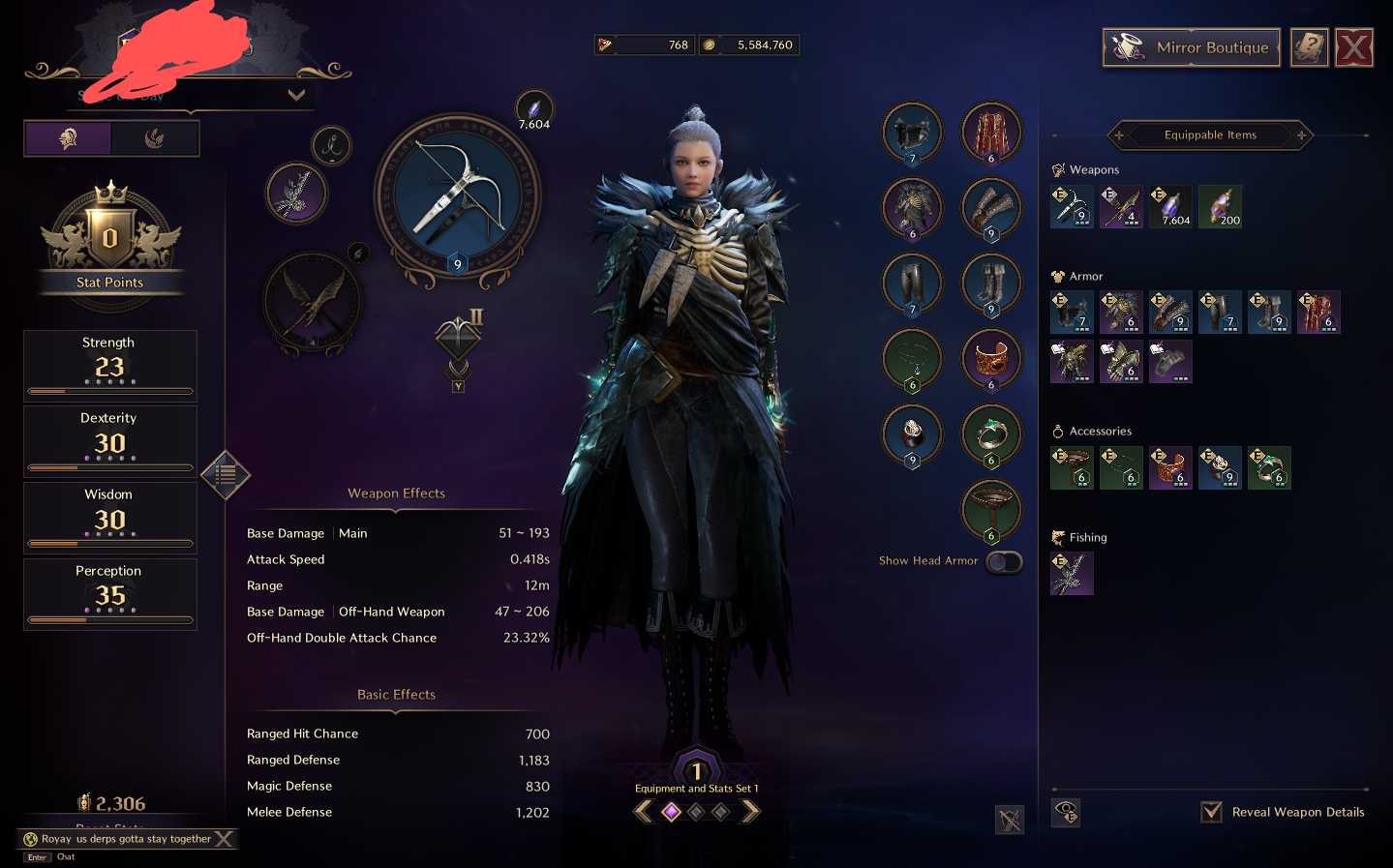This screenshot has height=868, width=1393.
Task: Dismiss the Royay chat notification
Action: (224, 839)
